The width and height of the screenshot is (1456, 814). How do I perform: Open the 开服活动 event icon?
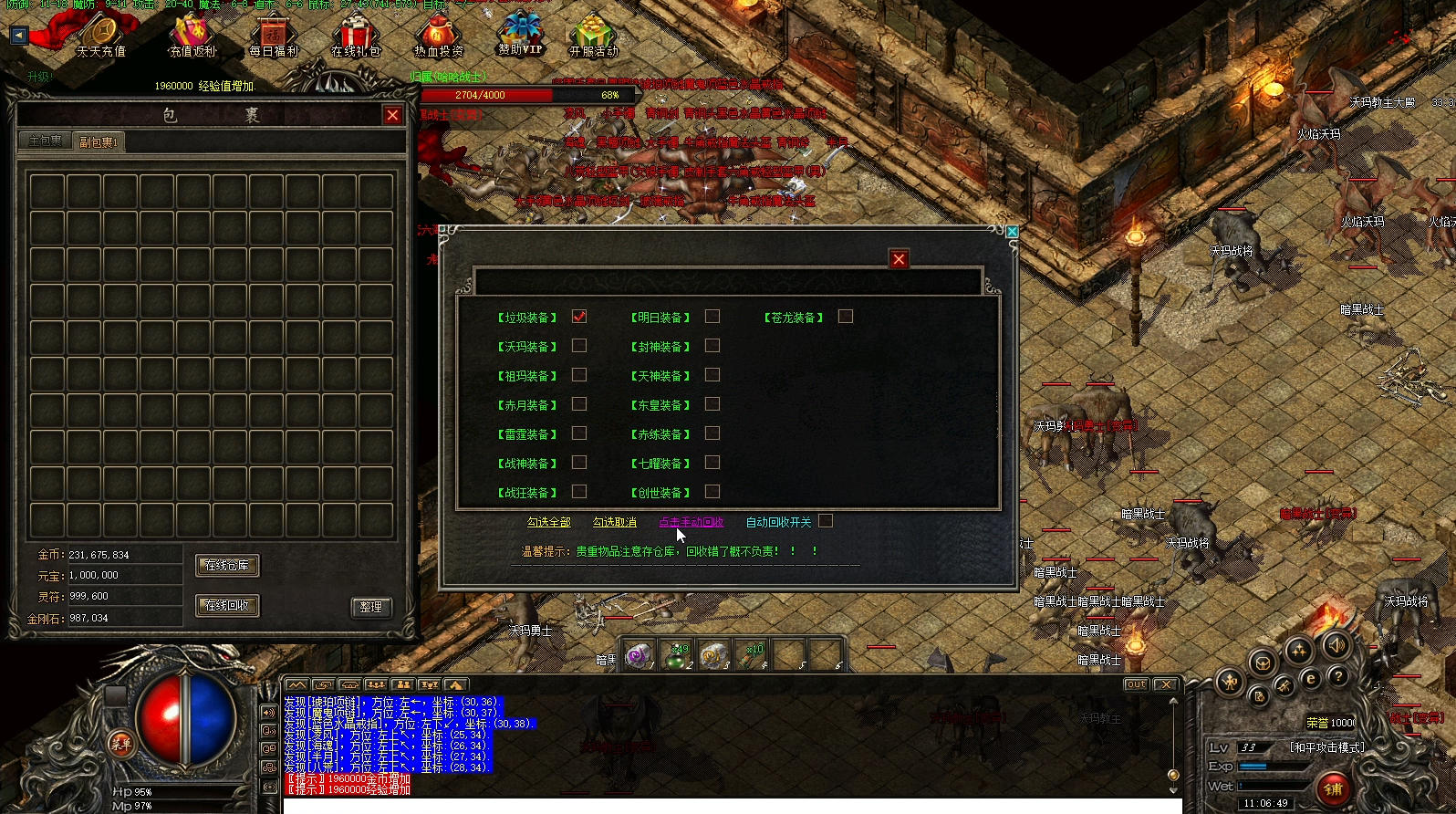(594, 37)
